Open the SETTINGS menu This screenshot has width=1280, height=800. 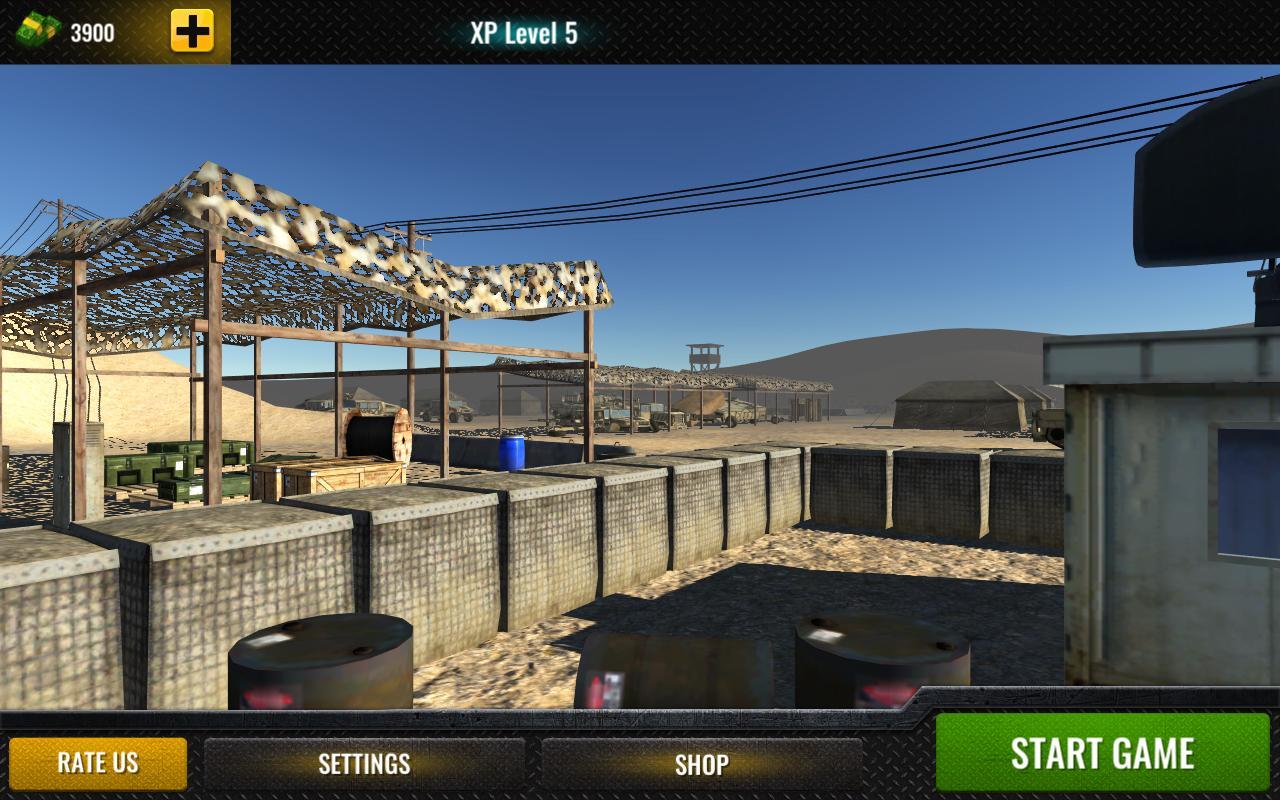click(364, 764)
